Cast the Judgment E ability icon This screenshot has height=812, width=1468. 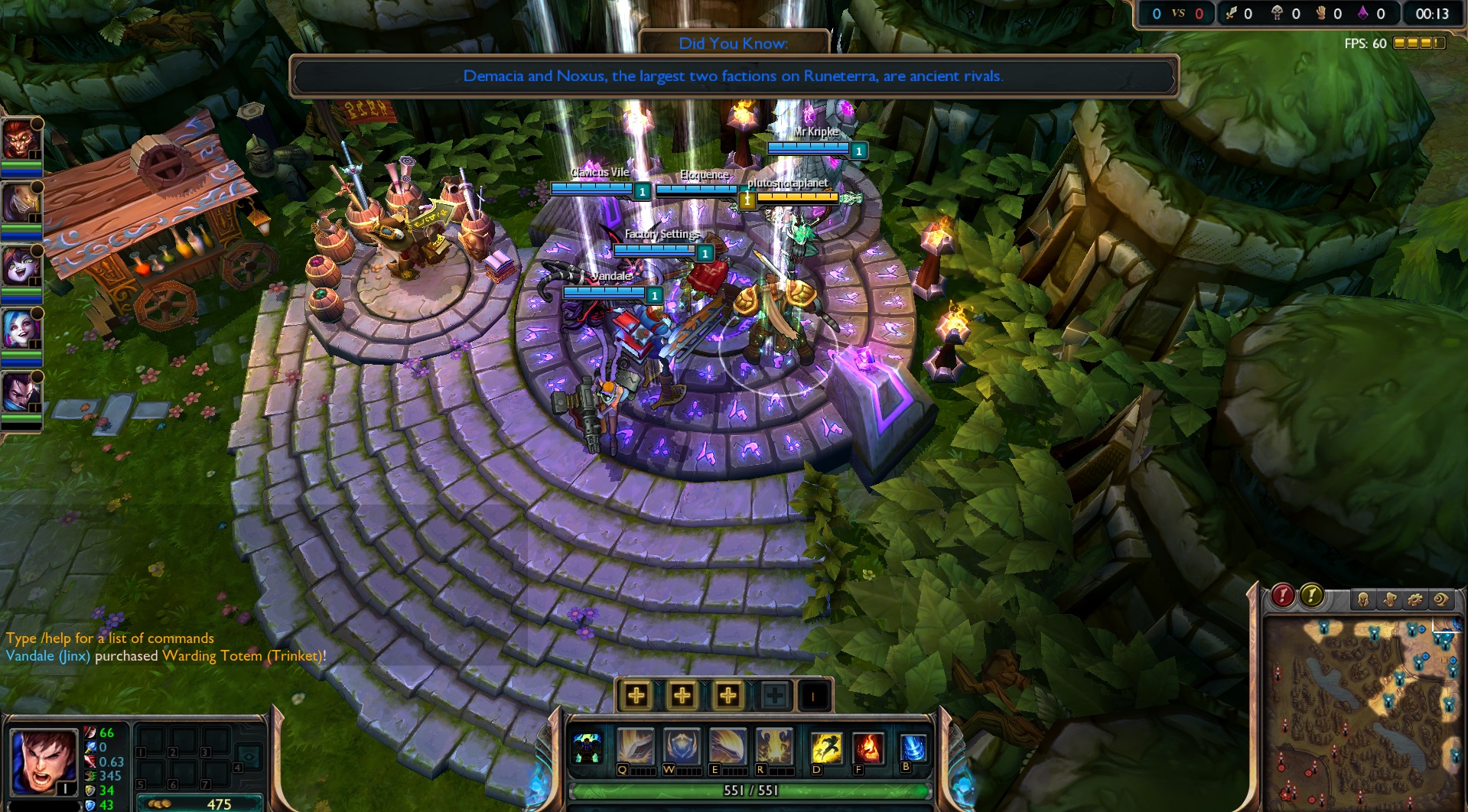tap(730, 745)
